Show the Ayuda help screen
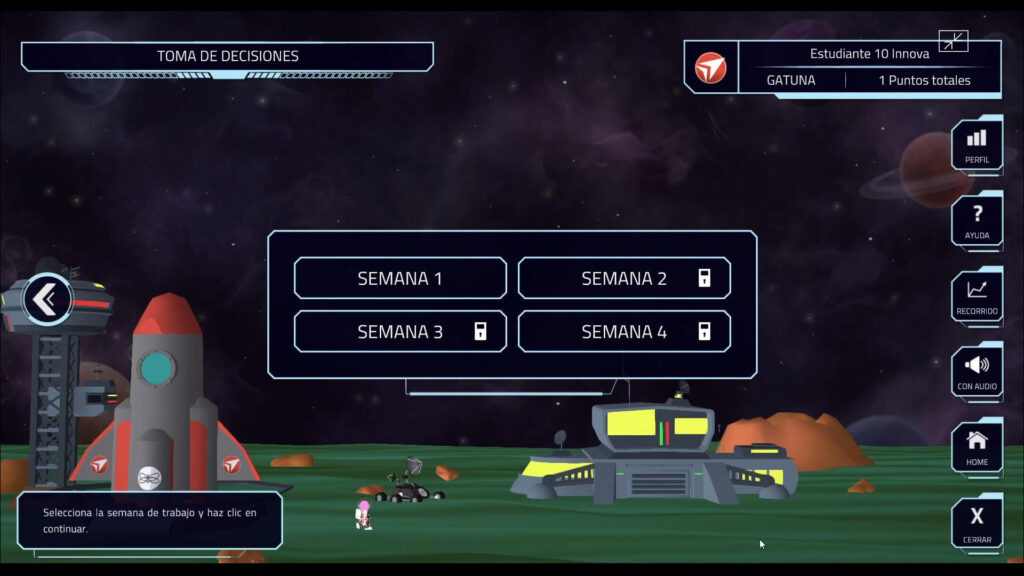The image size is (1024, 576). (977, 221)
